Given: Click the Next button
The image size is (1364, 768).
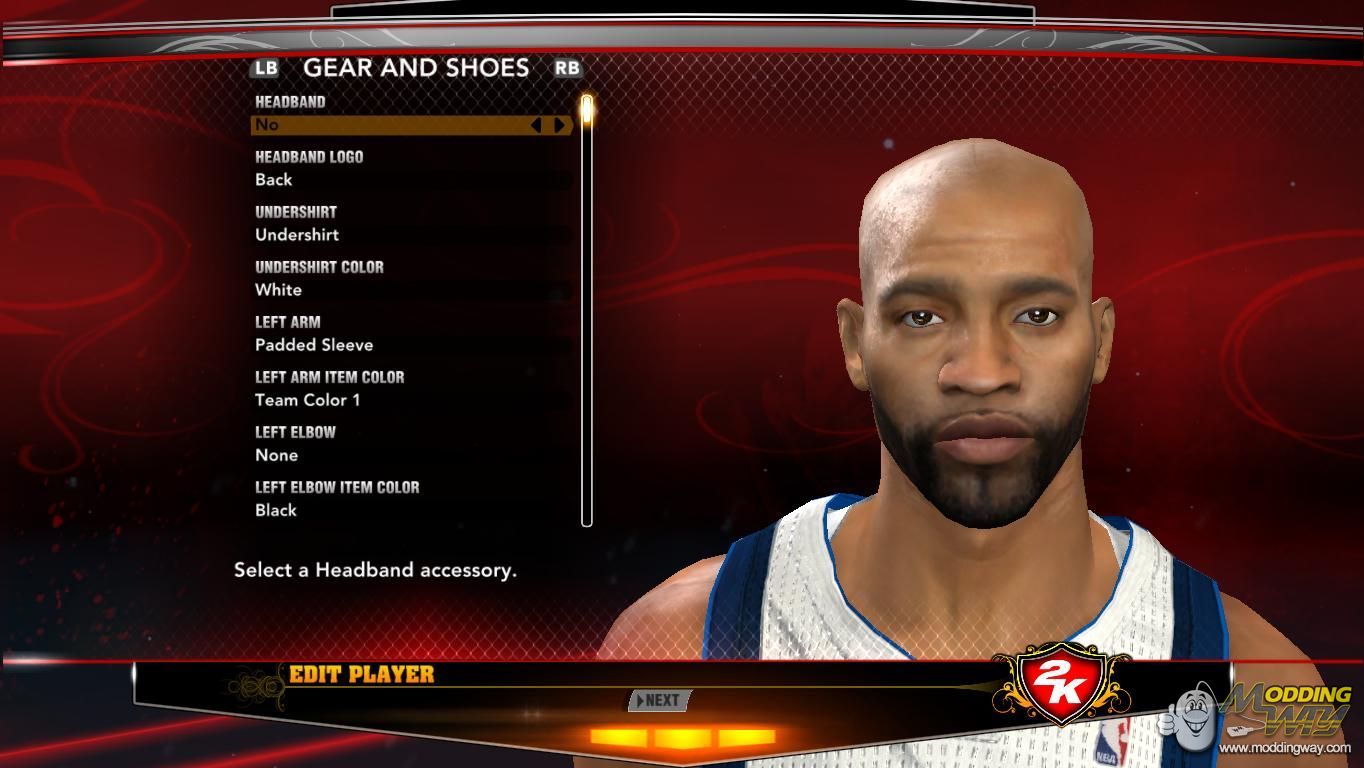Looking at the screenshot, I should pos(657,700).
